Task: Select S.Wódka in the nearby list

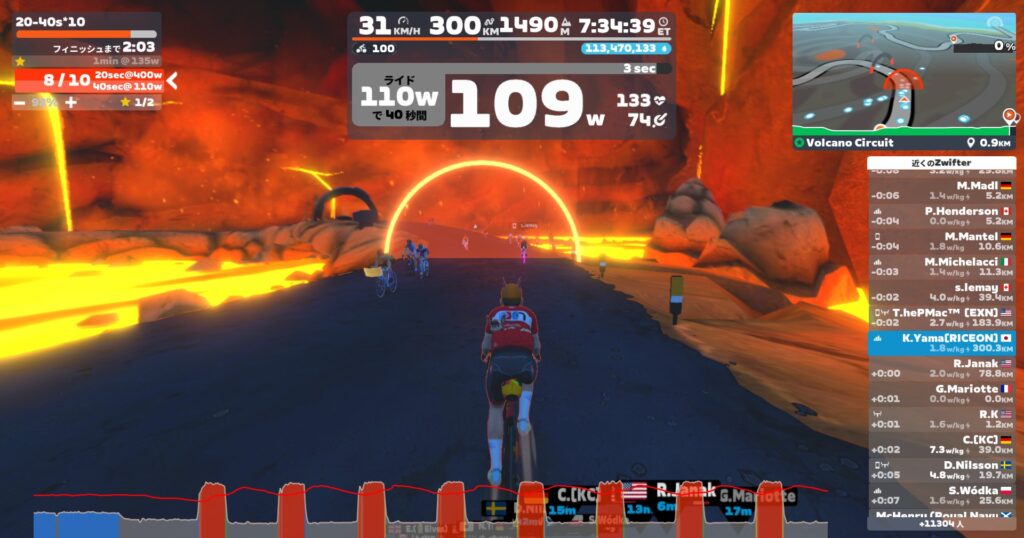Action: (941, 495)
